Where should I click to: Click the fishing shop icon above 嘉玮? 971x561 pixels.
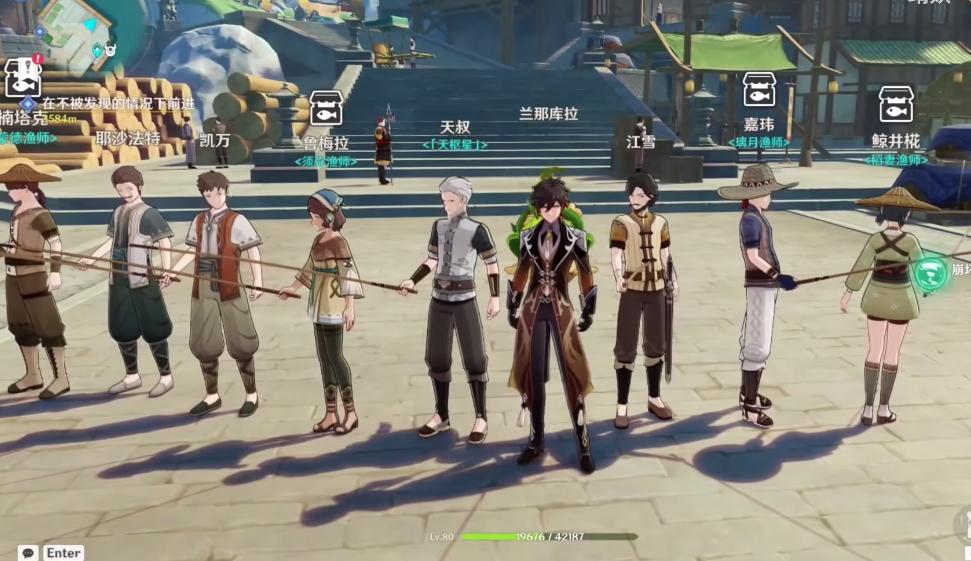coord(760,90)
